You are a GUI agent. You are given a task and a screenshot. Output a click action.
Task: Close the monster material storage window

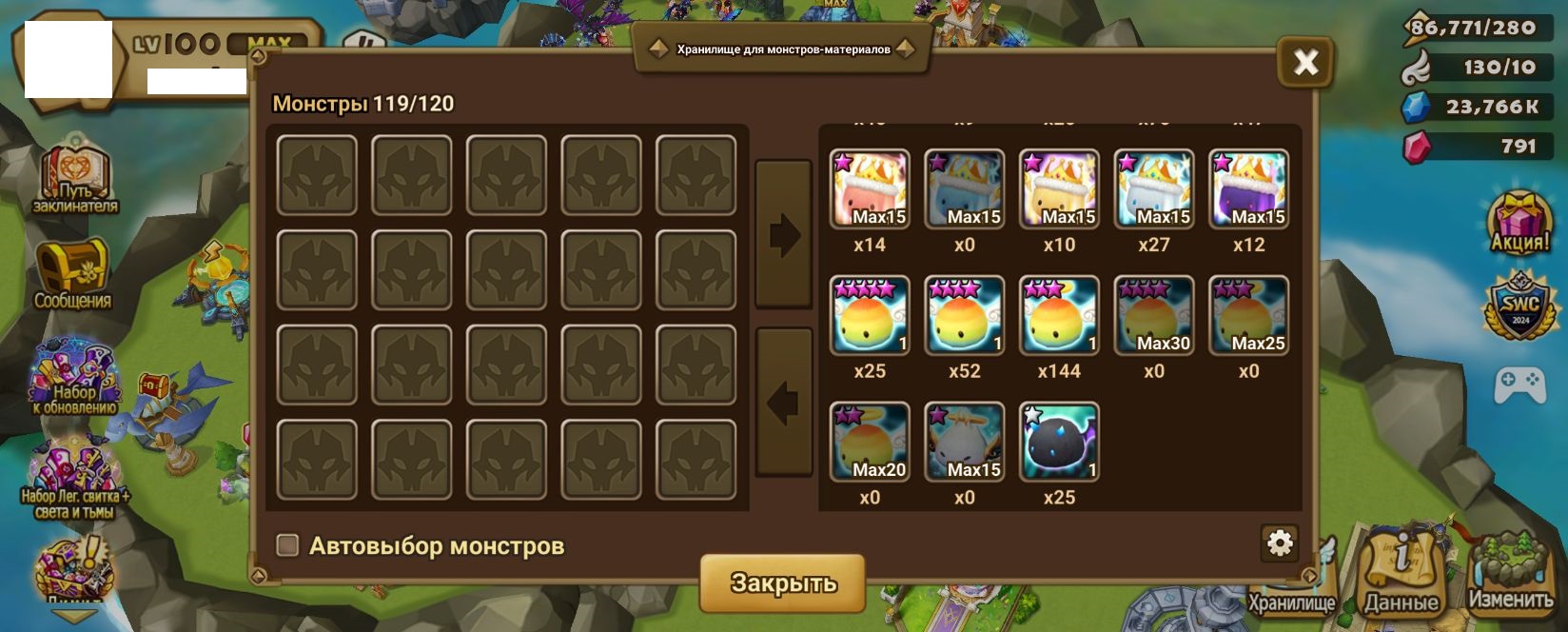click(1305, 63)
